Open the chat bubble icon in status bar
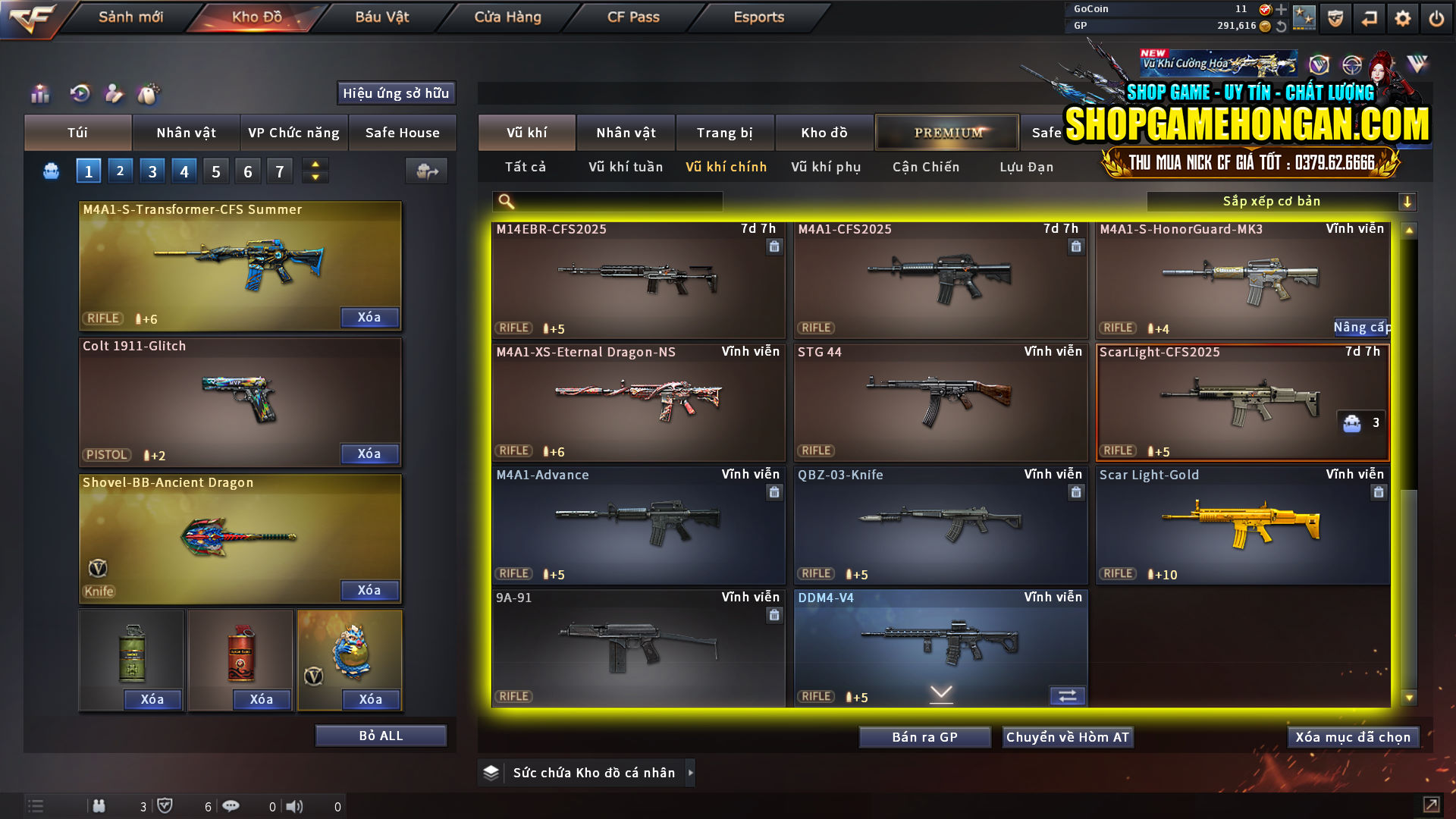Image resolution: width=1456 pixels, height=819 pixels. coord(231,806)
